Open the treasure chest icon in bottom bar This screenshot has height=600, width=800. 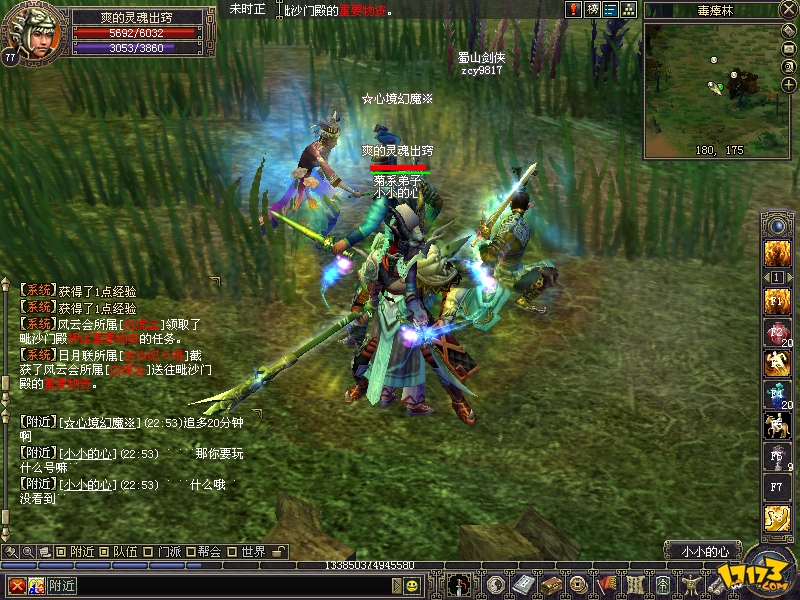549,584
